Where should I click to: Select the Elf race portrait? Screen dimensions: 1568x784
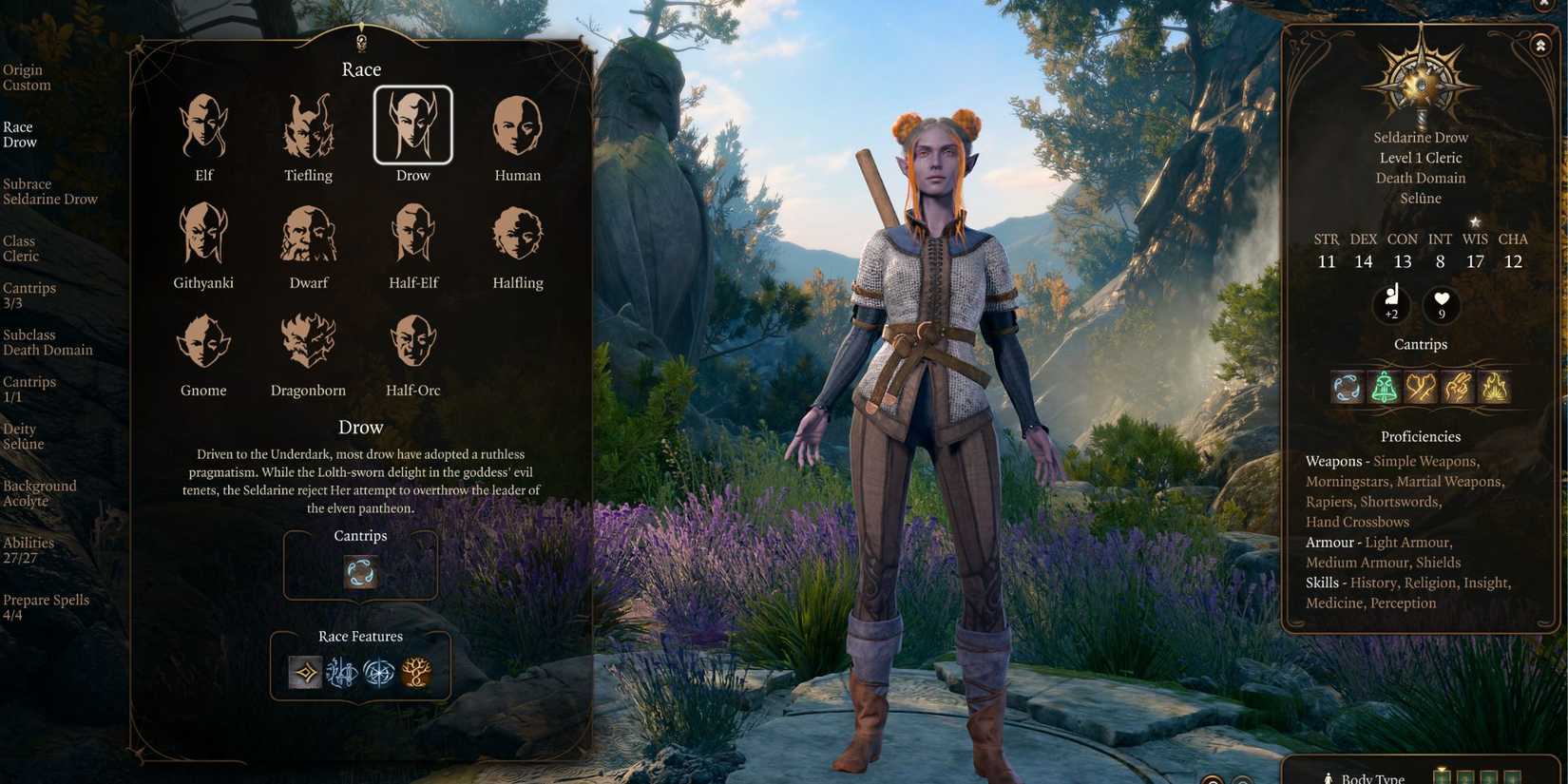click(x=202, y=124)
